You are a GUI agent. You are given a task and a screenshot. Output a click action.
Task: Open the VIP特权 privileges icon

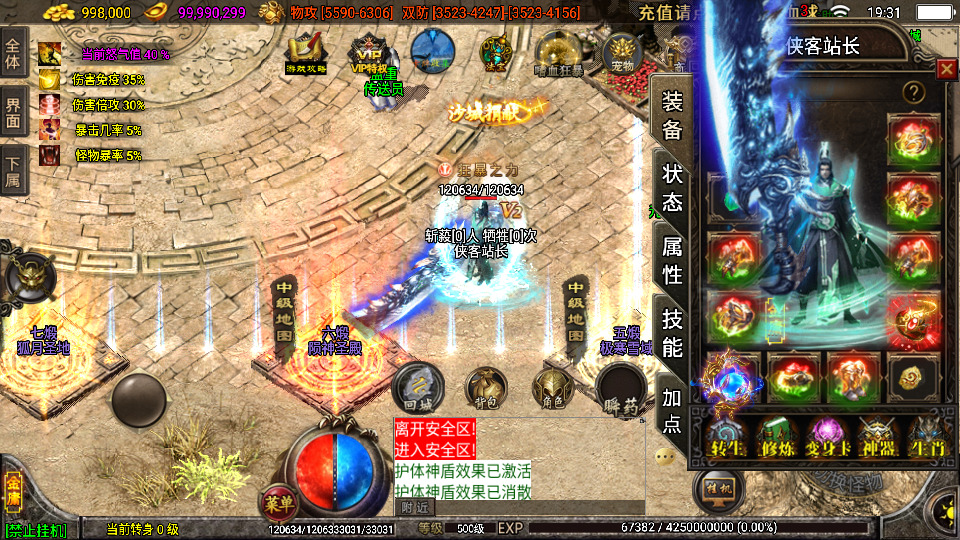click(368, 53)
